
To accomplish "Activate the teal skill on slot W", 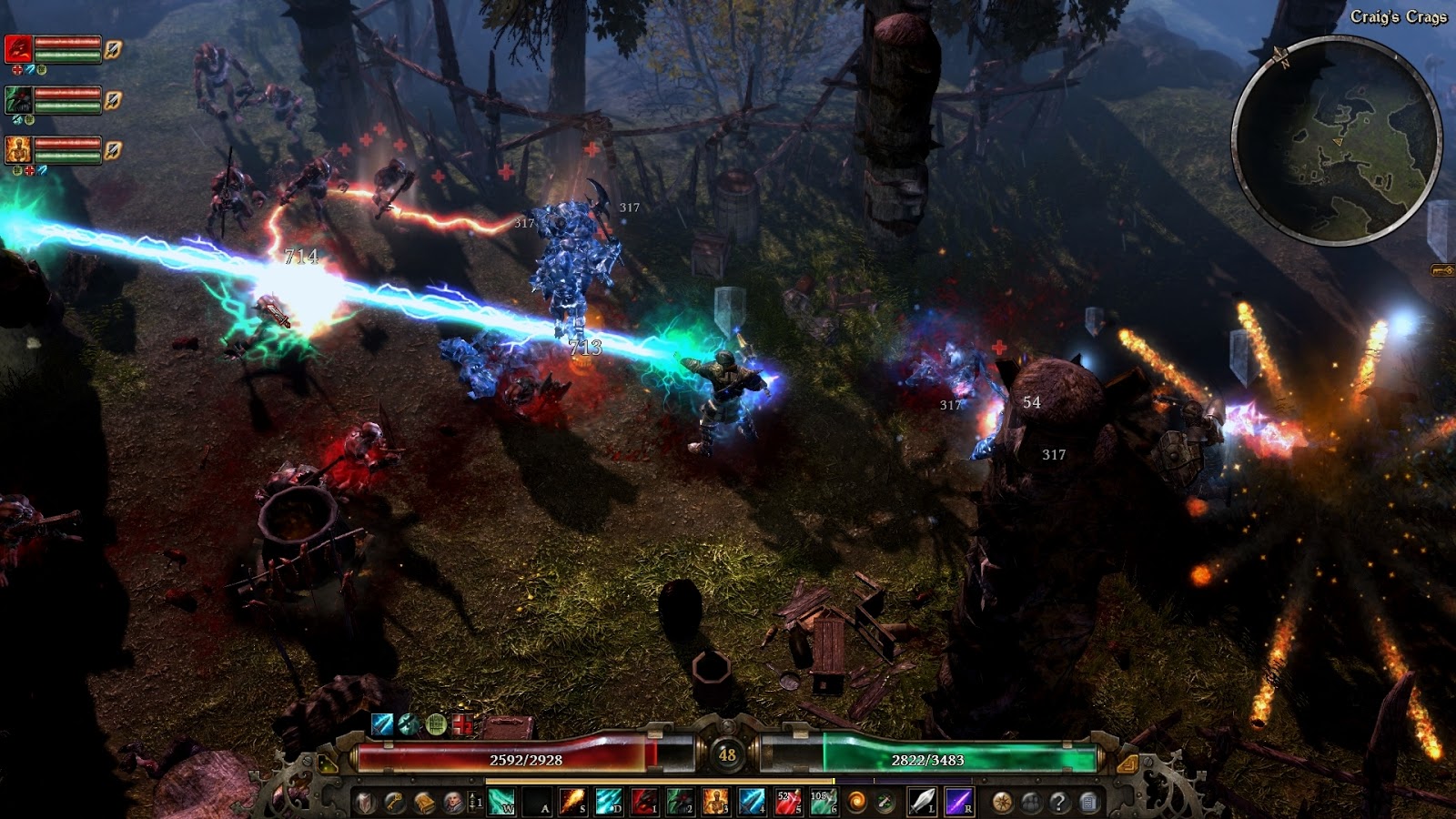I will pyautogui.click(x=501, y=802).
